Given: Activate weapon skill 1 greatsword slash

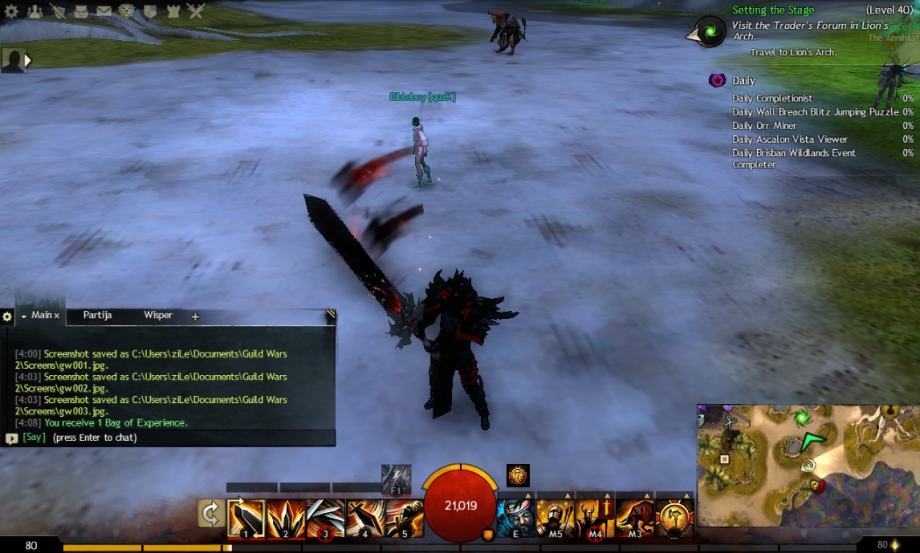Looking at the screenshot, I should pos(246,518).
